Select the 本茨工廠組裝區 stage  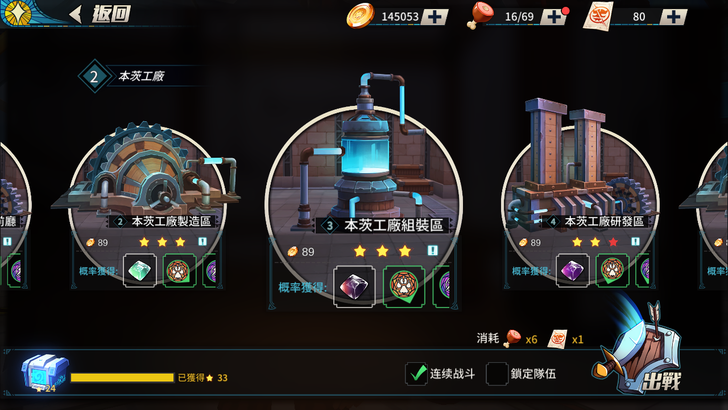(364, 170)
